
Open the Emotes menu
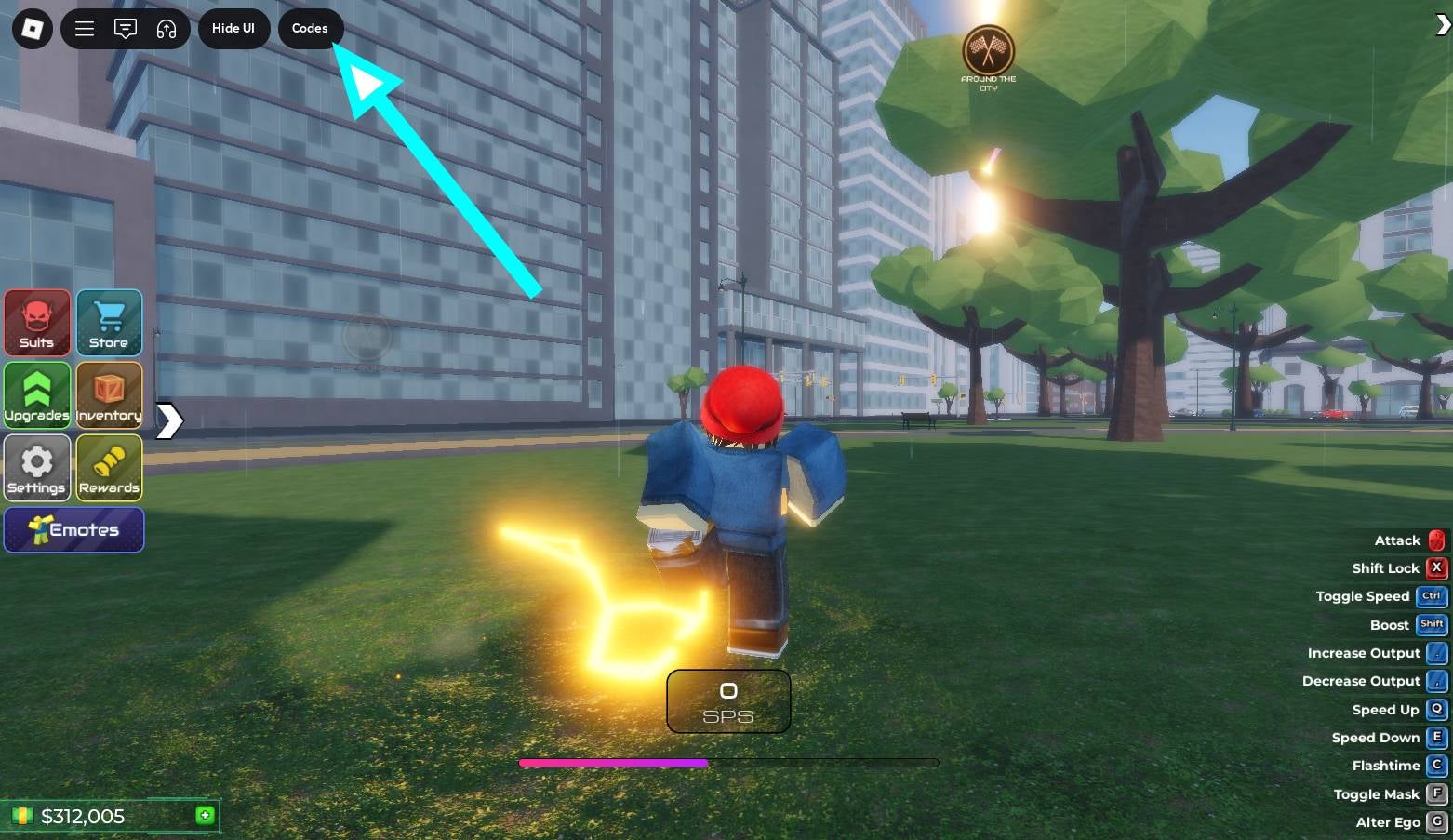coord(74,529)
